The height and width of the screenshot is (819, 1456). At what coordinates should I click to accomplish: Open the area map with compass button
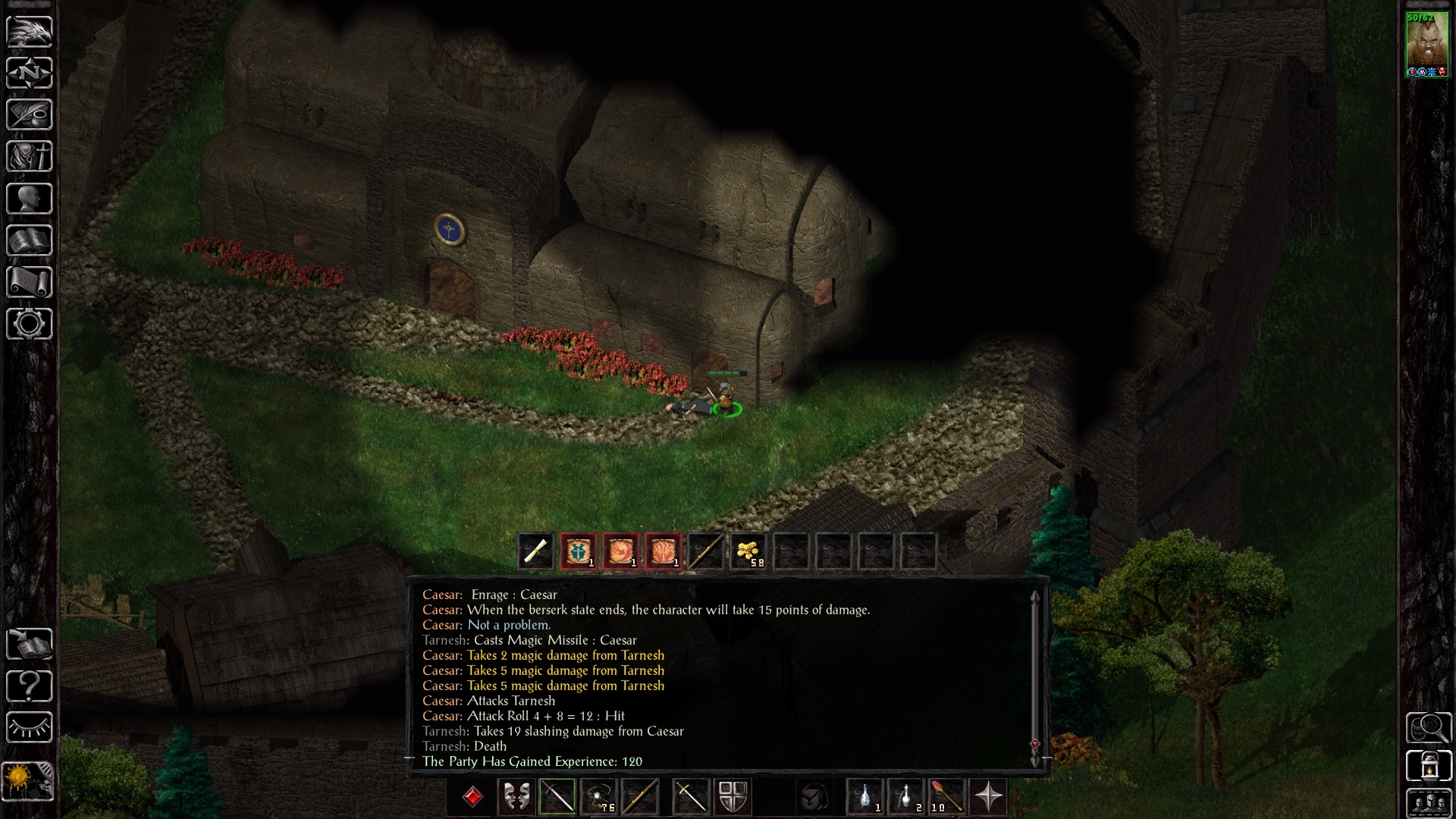point(30,74)
